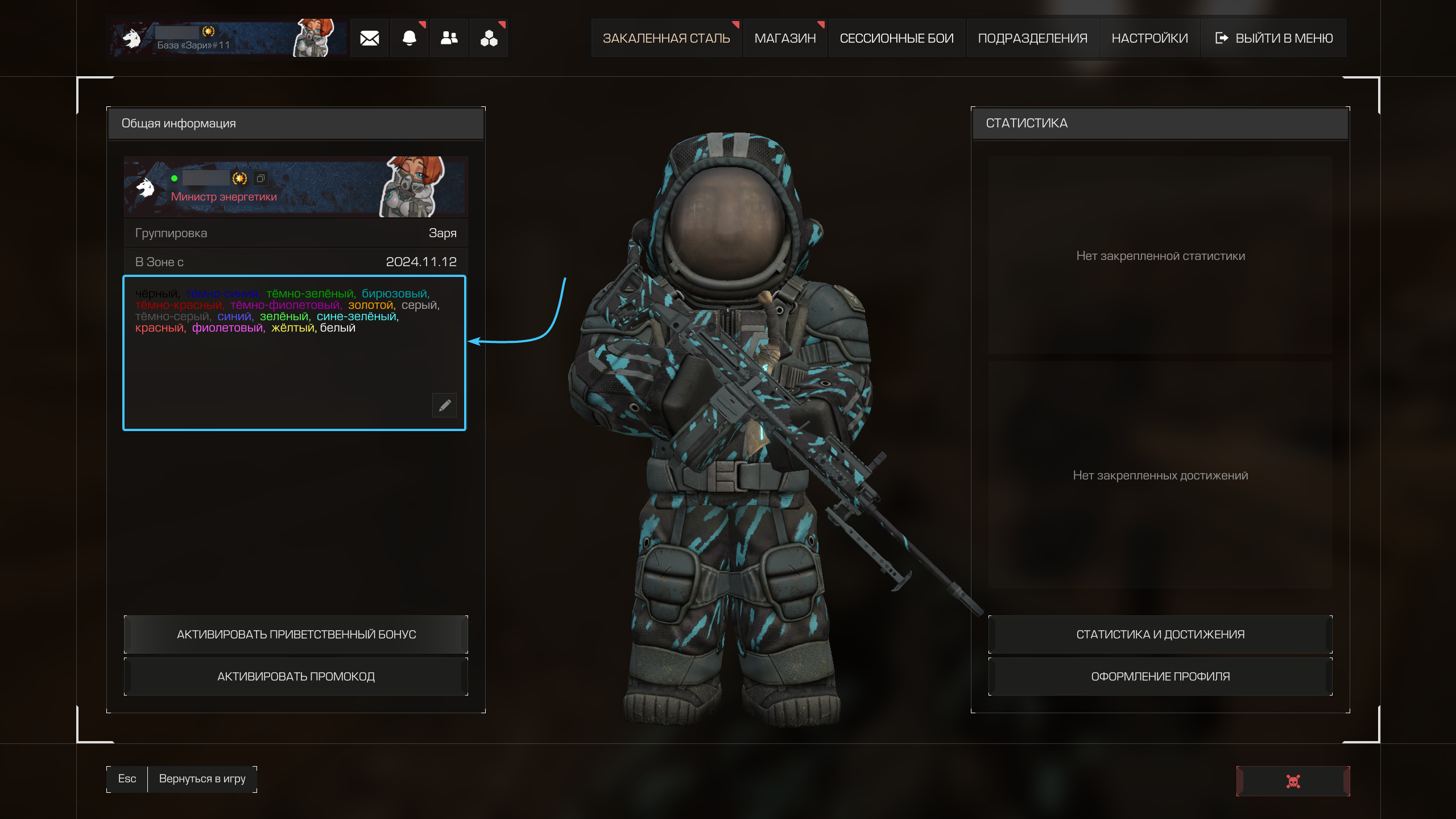Select Выйти в меню button
The image size is (1456, 819).
click(x=1274, y=38)
